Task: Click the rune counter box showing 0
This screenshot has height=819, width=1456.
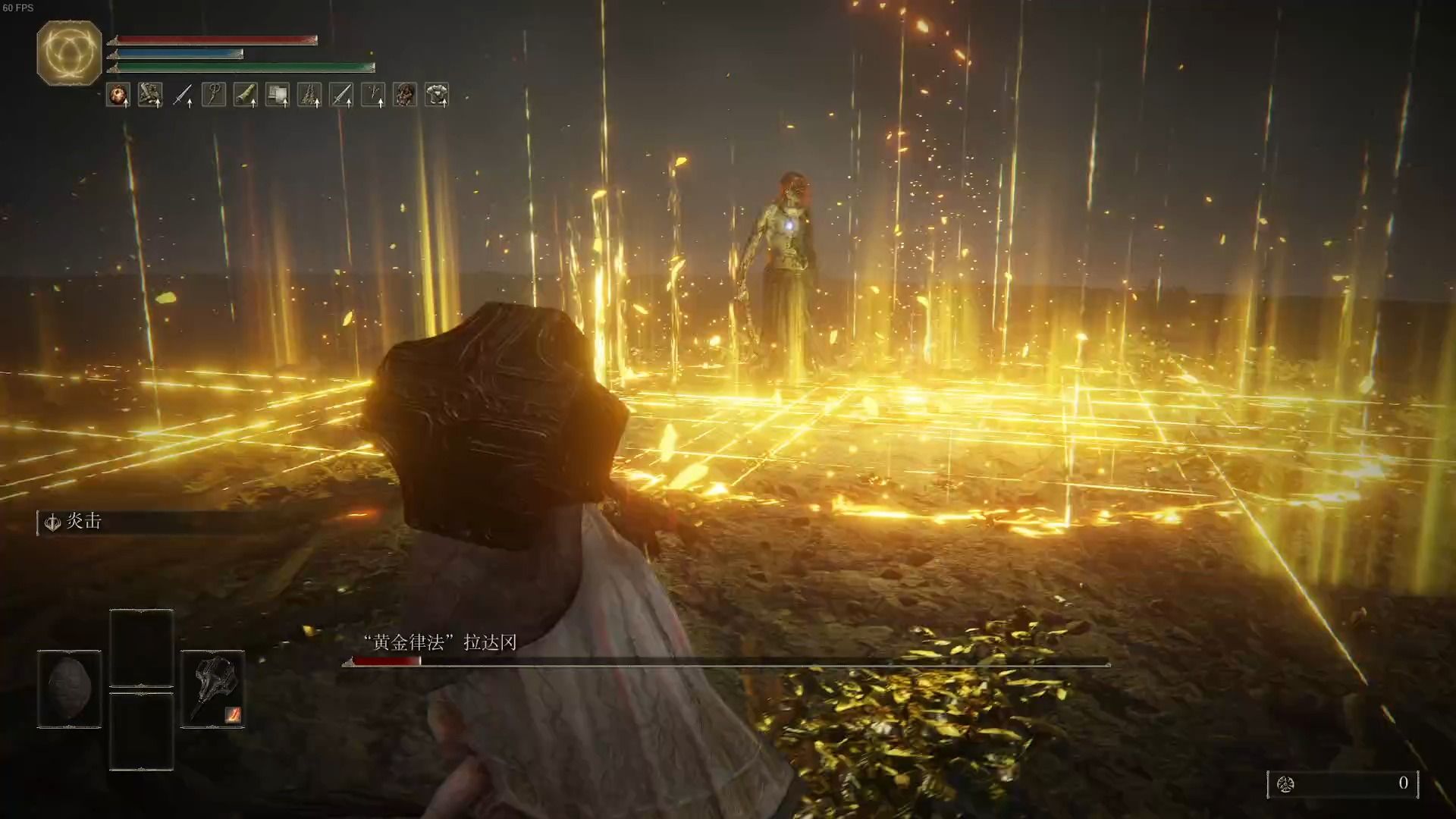Action: [1342, 783]
